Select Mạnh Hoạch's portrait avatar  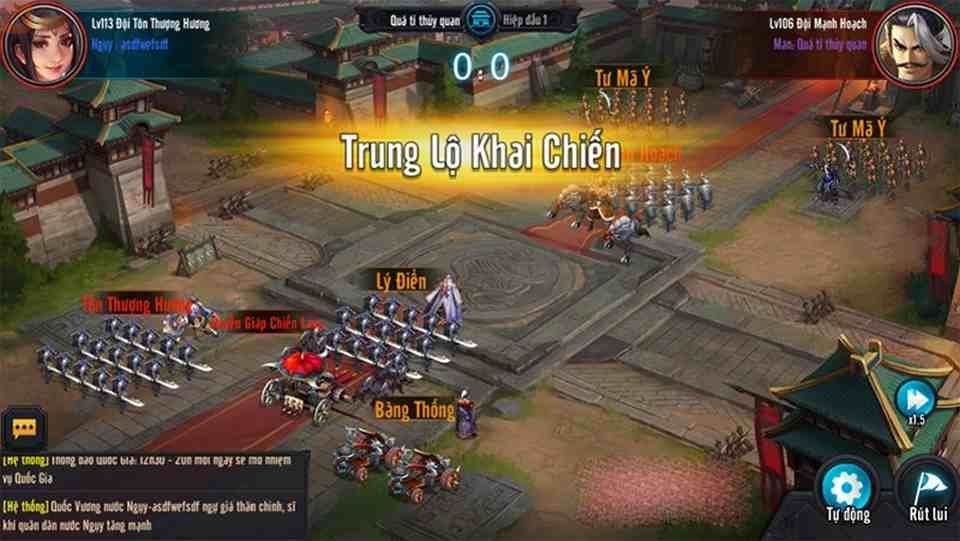tap(916, 44)
